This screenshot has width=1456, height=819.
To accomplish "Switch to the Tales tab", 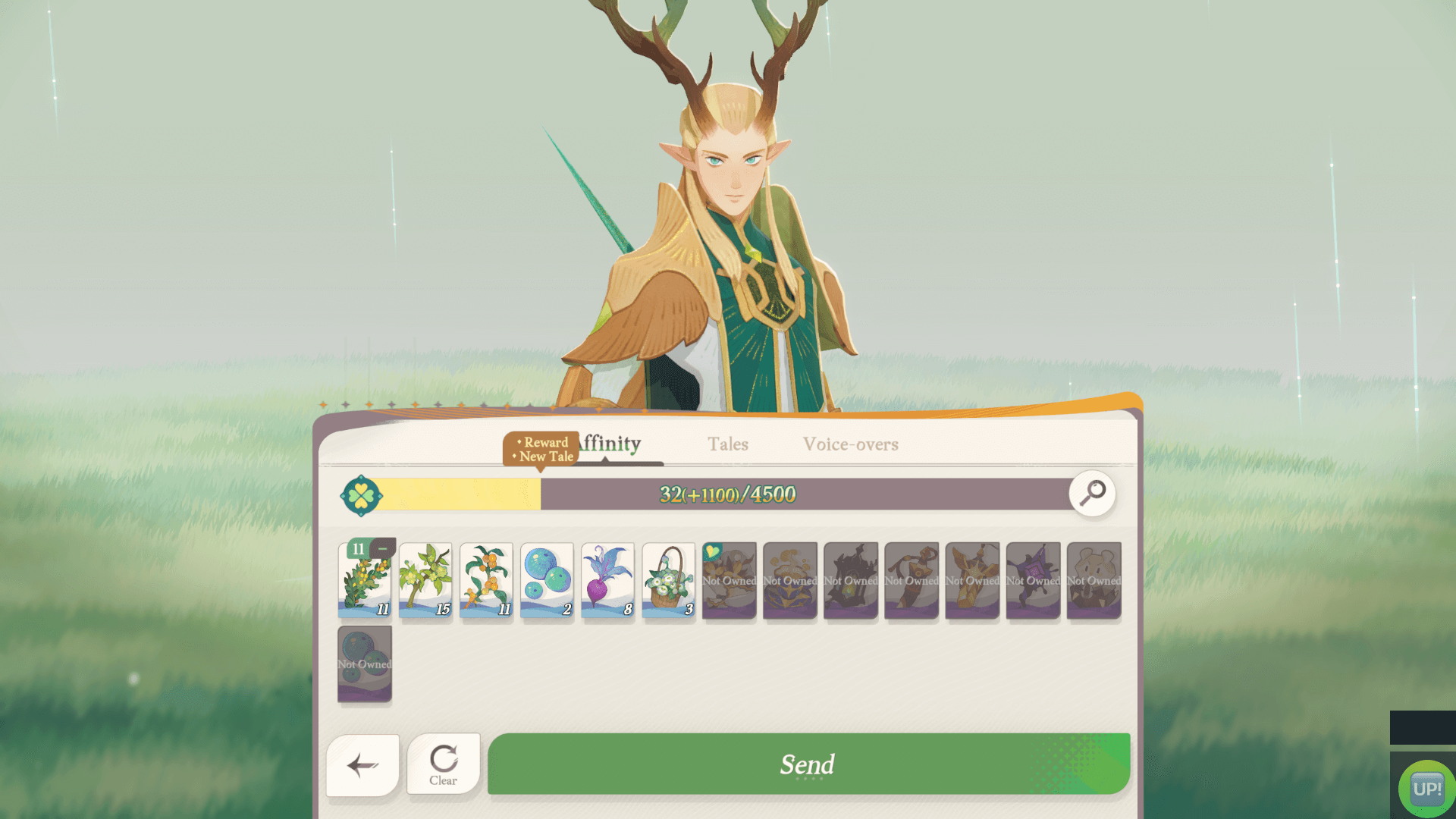I will [x=728, y=445].
